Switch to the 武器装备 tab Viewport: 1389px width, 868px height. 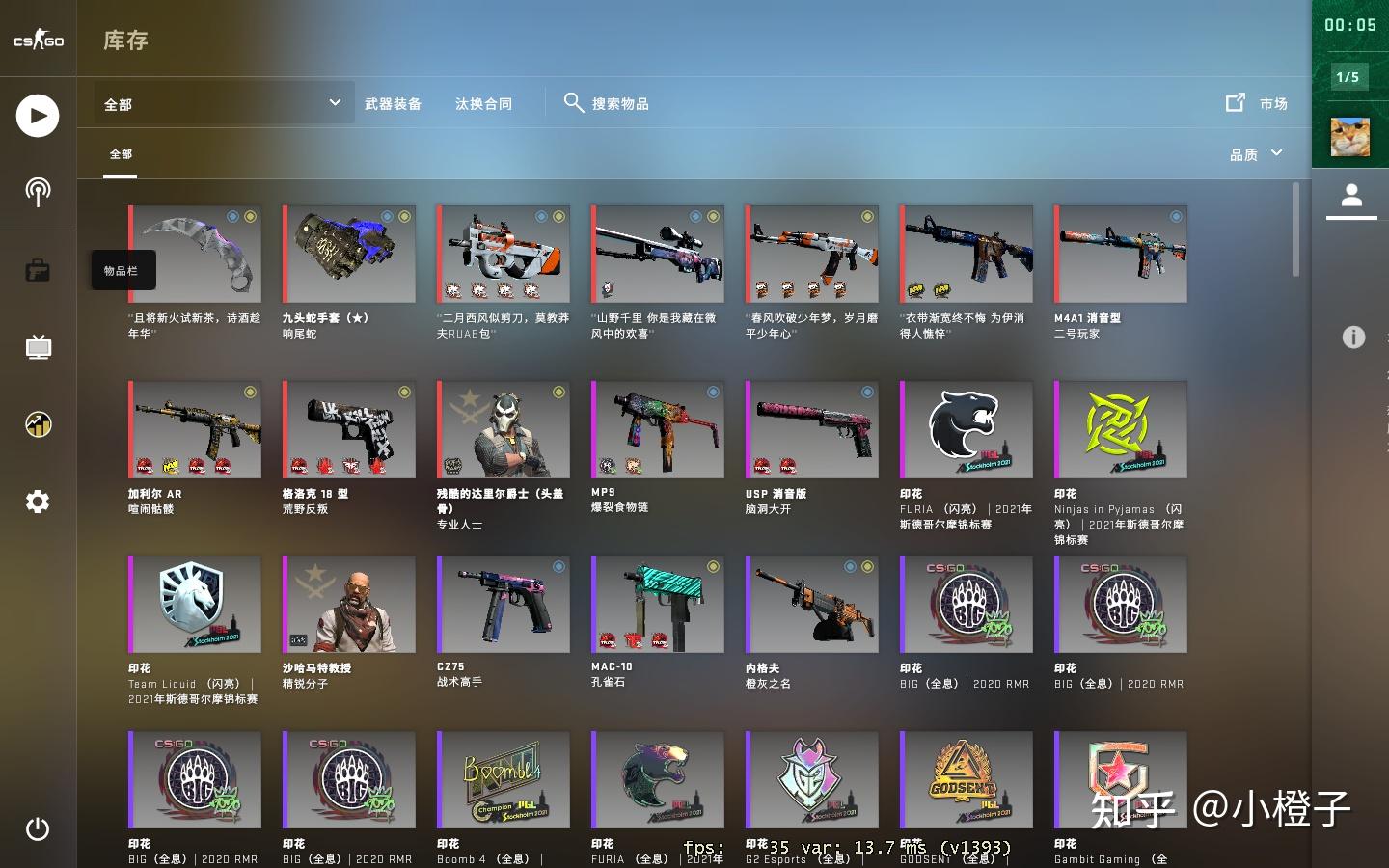click(394, 102)
